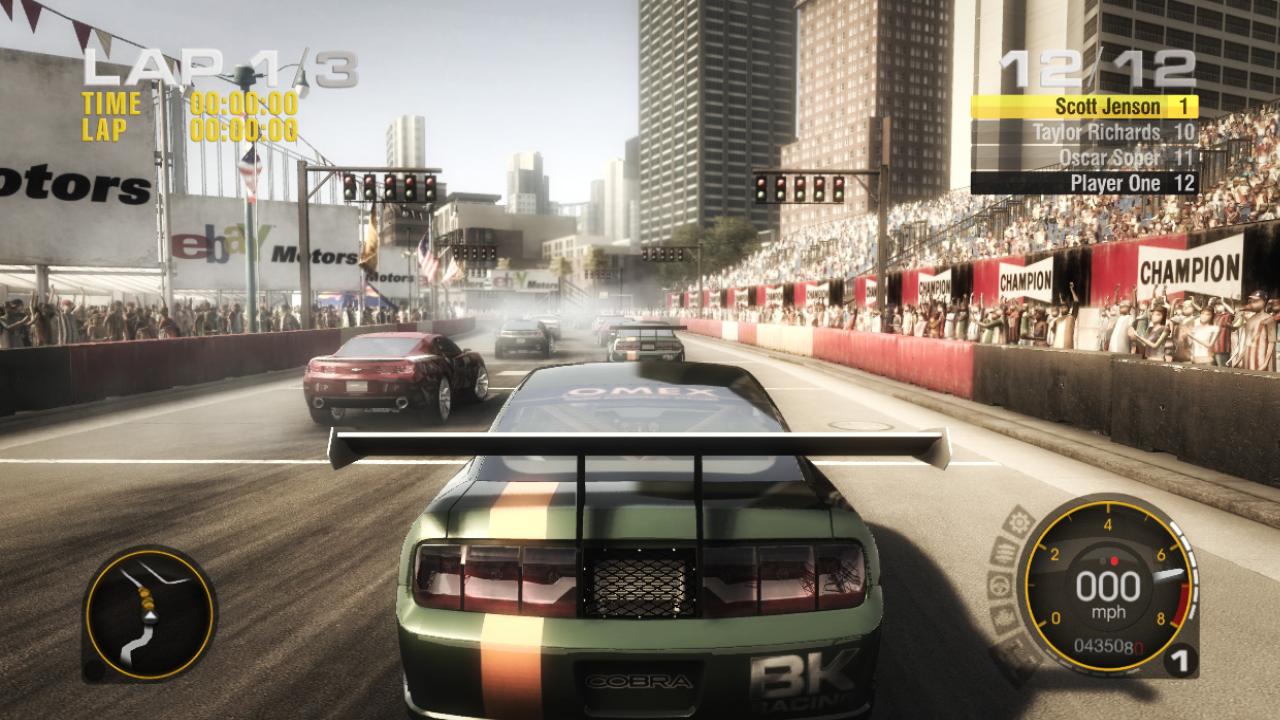Click the engine damage indicator icon

tap(1004, 552)
